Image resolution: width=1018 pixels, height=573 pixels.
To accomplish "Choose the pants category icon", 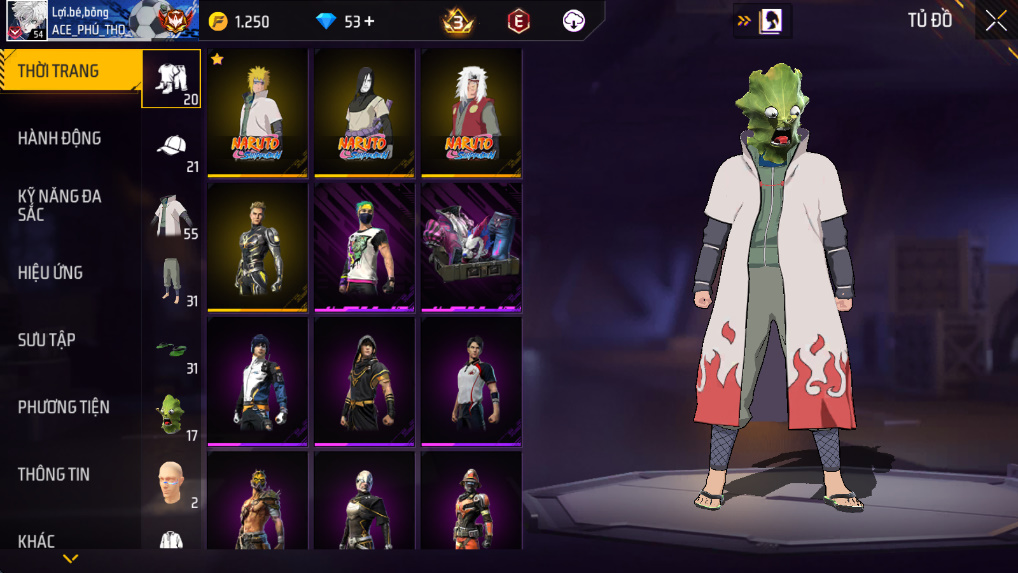I will click(x=172, y=282).
